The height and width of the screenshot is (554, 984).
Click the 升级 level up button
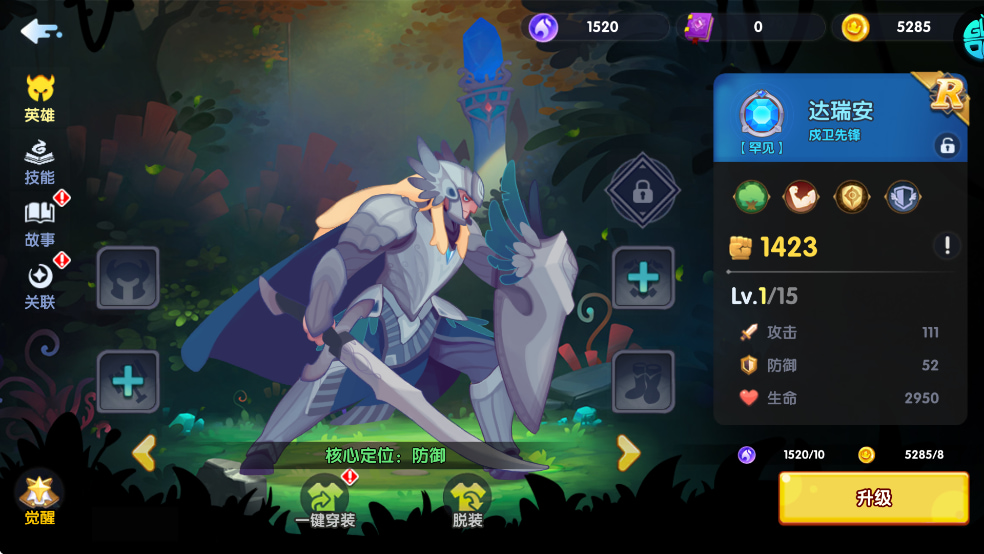point(873,498)
